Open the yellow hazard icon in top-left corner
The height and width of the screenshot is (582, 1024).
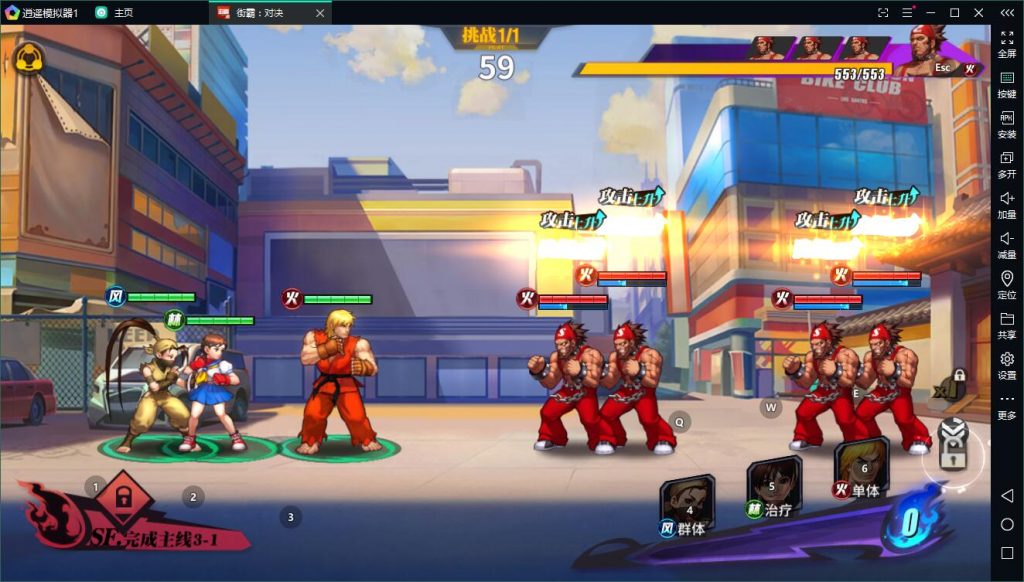(x=29, y=58)
